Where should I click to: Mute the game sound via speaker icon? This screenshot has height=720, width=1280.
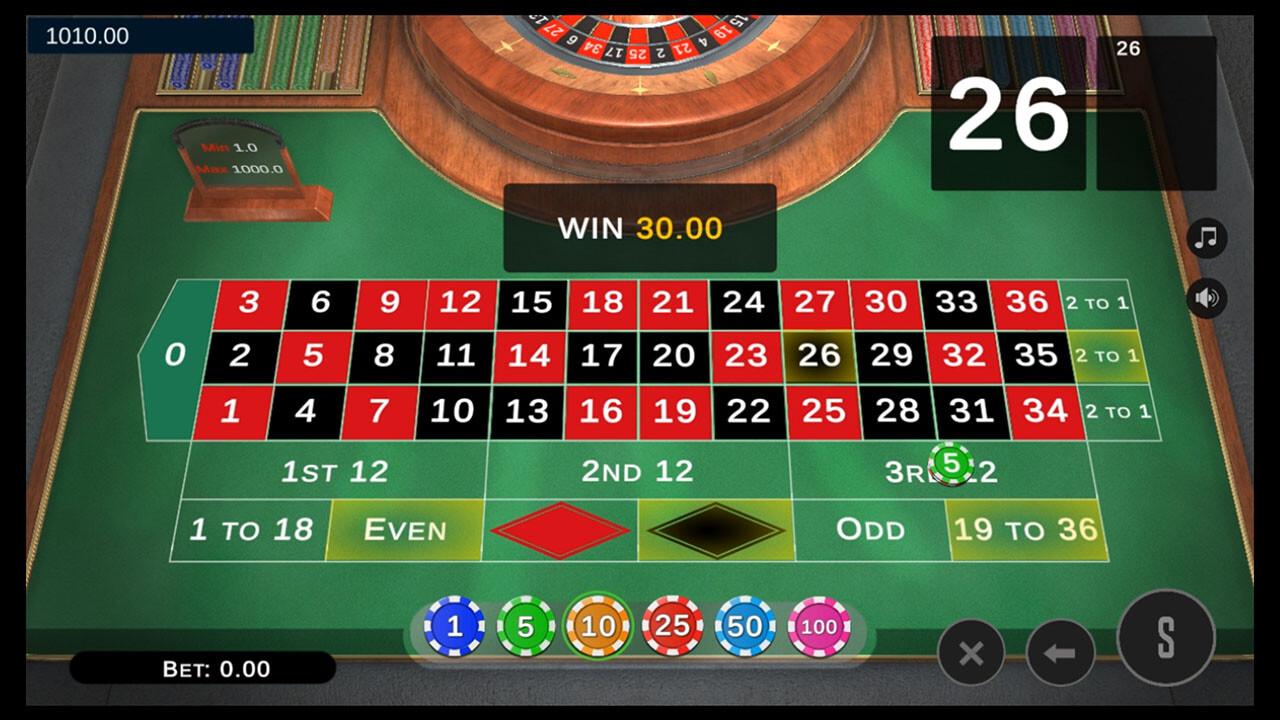[1205, 297]
